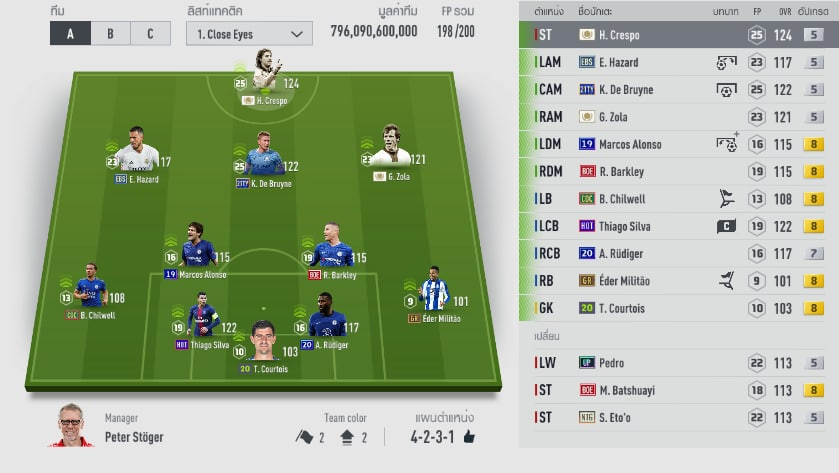Viewport: 839px width, 473px height.
Task: Open manager Peter Stöger portrait
Action: [x=72, y=427]
